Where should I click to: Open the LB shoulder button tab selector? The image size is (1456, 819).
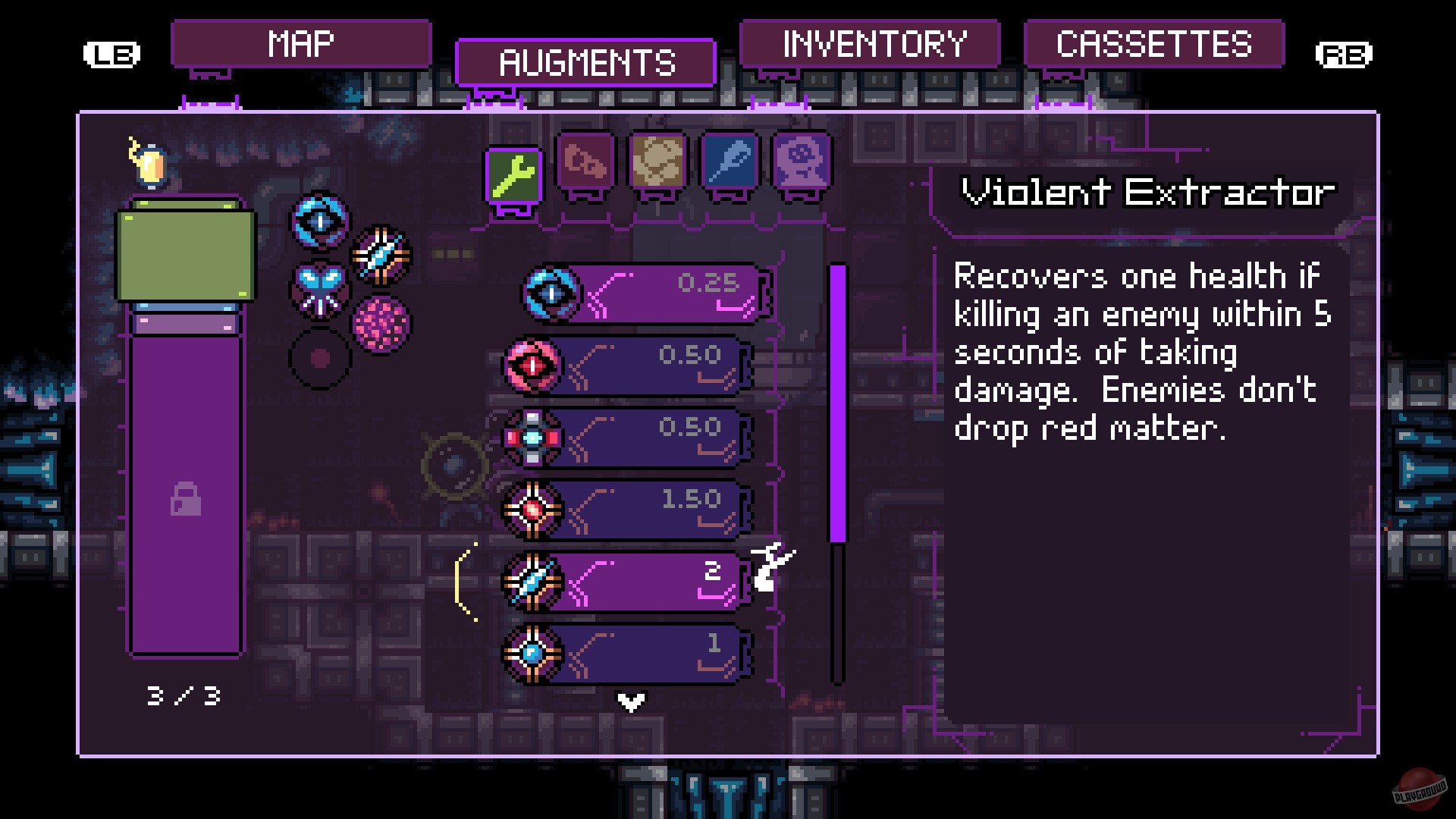[x=113, y=54]
